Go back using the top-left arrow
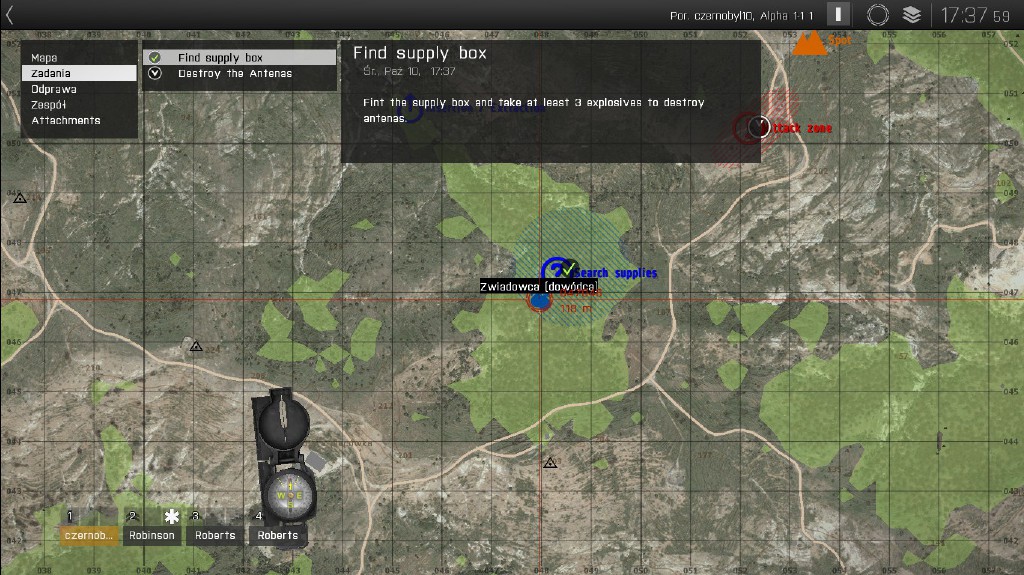 (x=10, y=14)
